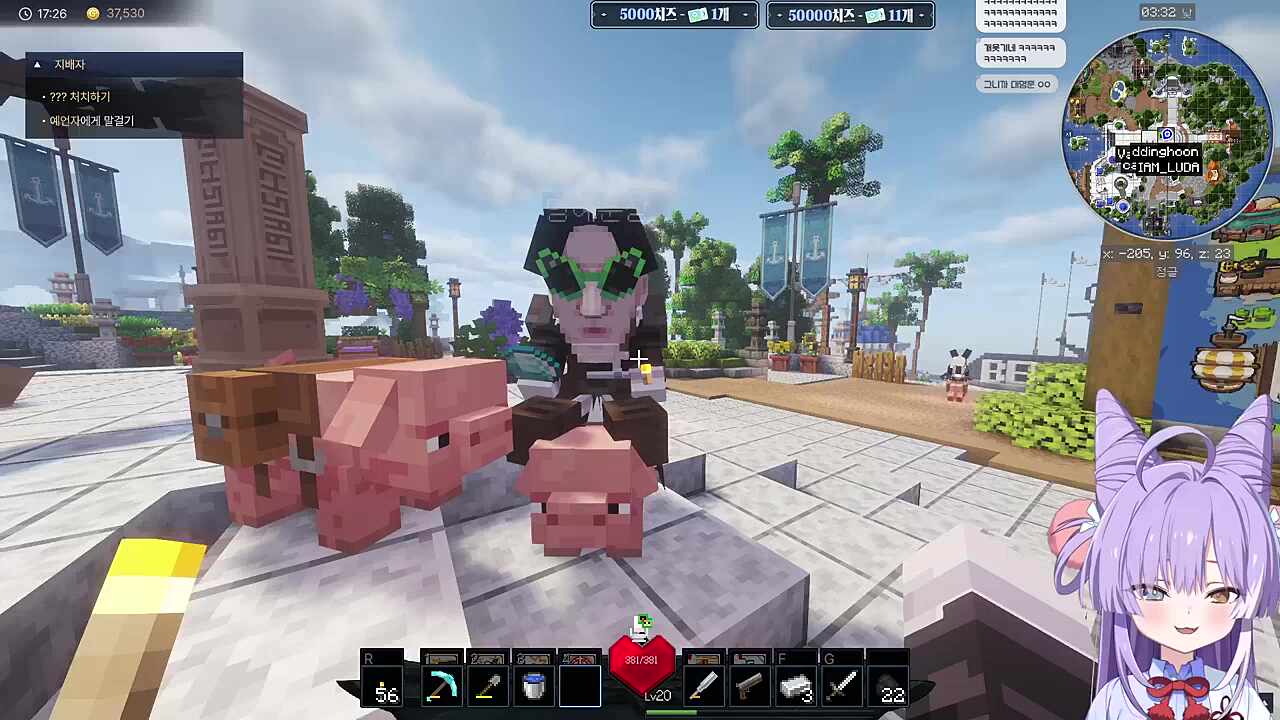Select the iron ingot slot marked F
Viewport: 1280px width, 720px height.
pos(796,686)
